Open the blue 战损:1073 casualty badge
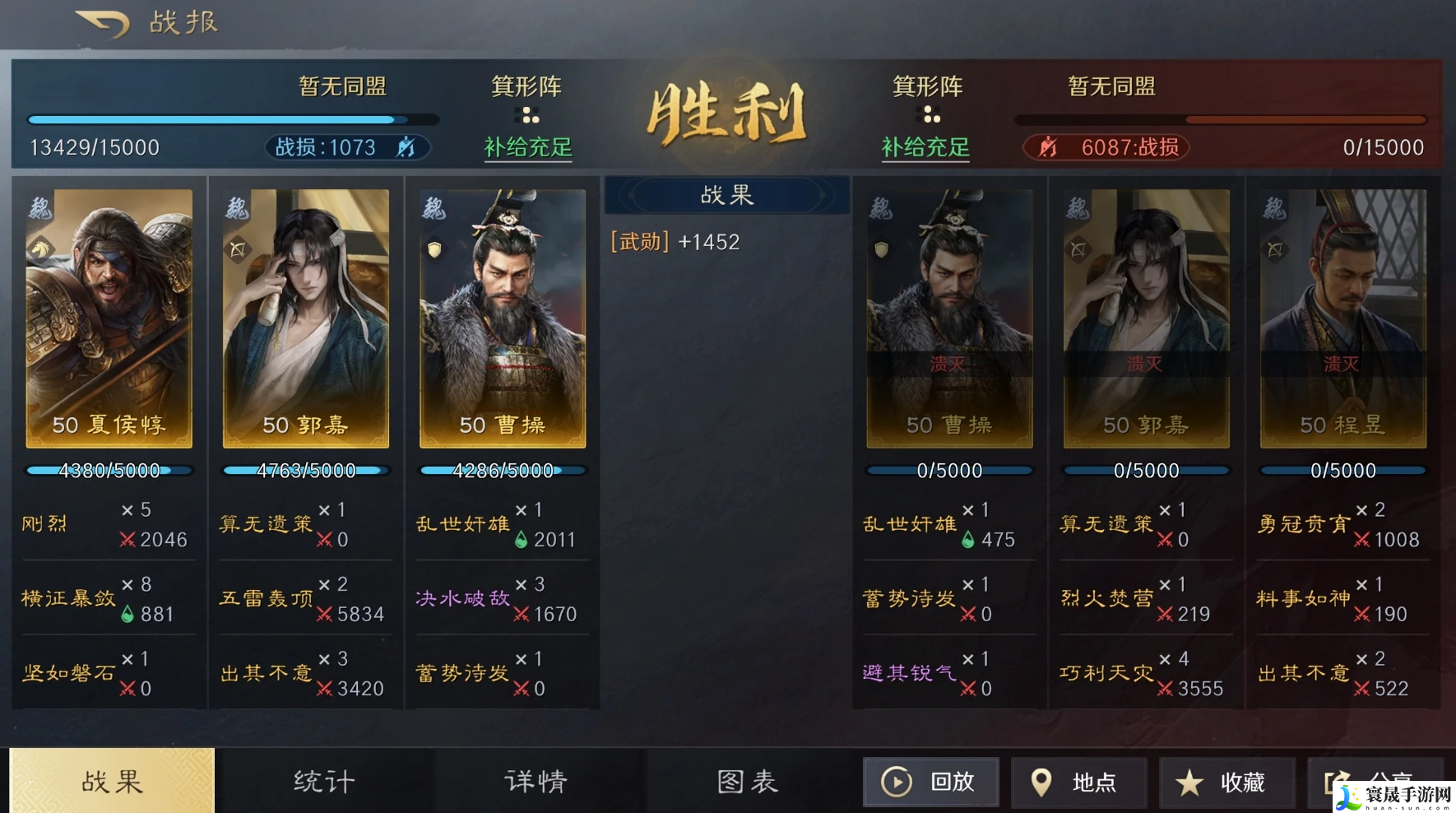Screen dimensions: 1456x813 (x=346, y=147)
